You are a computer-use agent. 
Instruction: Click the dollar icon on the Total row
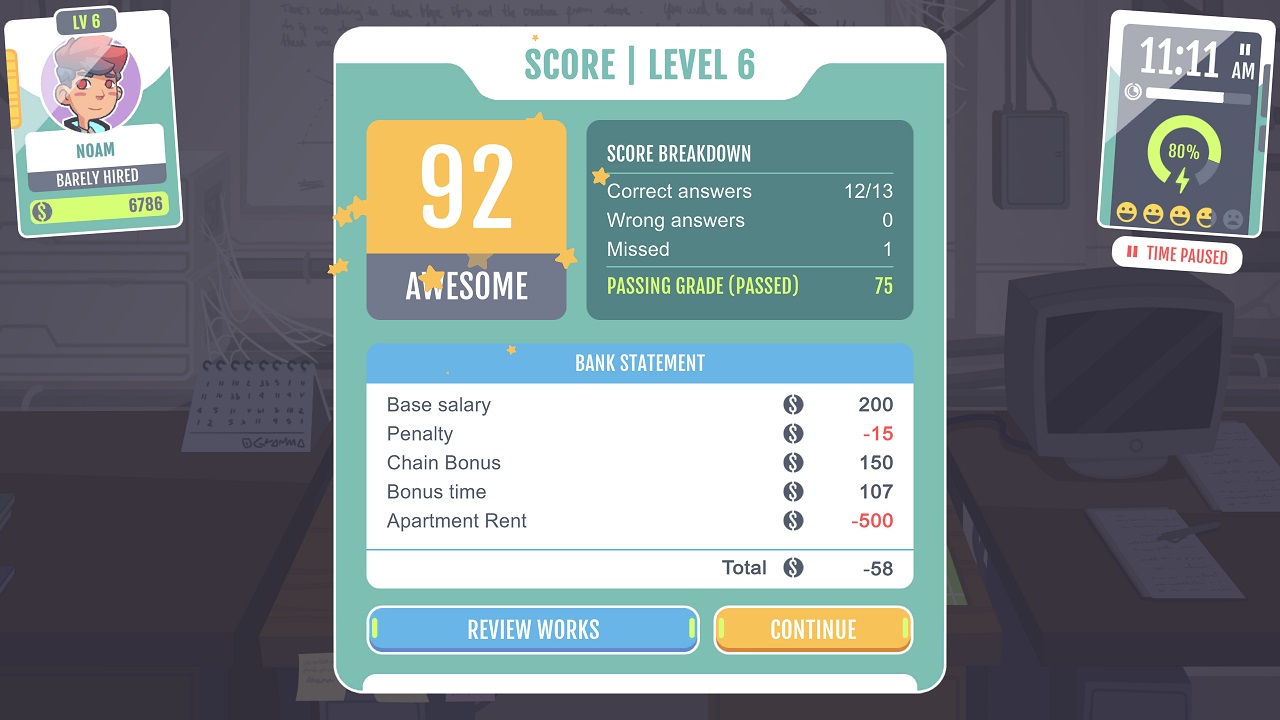click(794, 568)
